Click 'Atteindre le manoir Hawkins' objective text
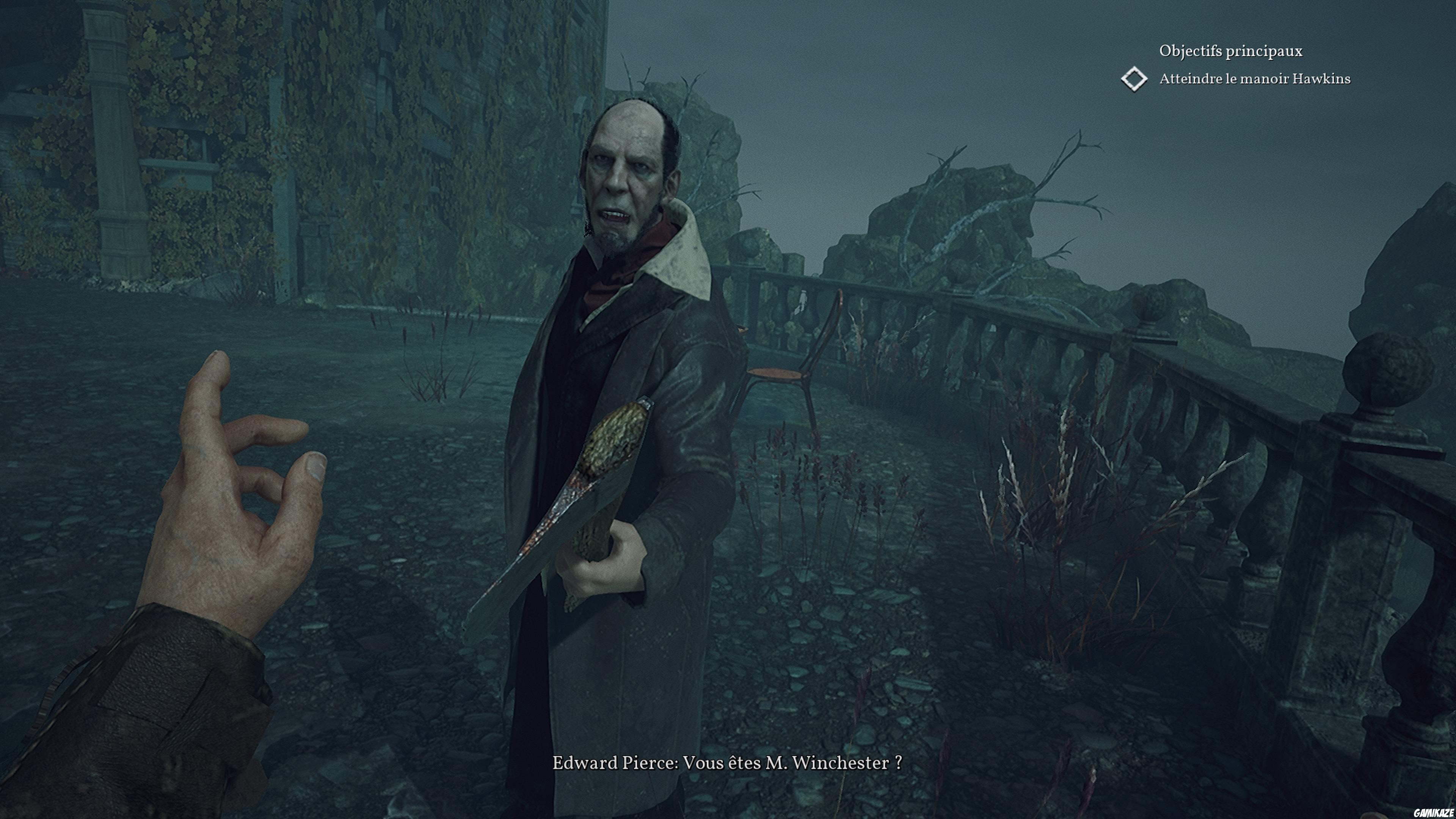The height and width of the screenshot is (819, 1456). click(x=1255, y=80)
